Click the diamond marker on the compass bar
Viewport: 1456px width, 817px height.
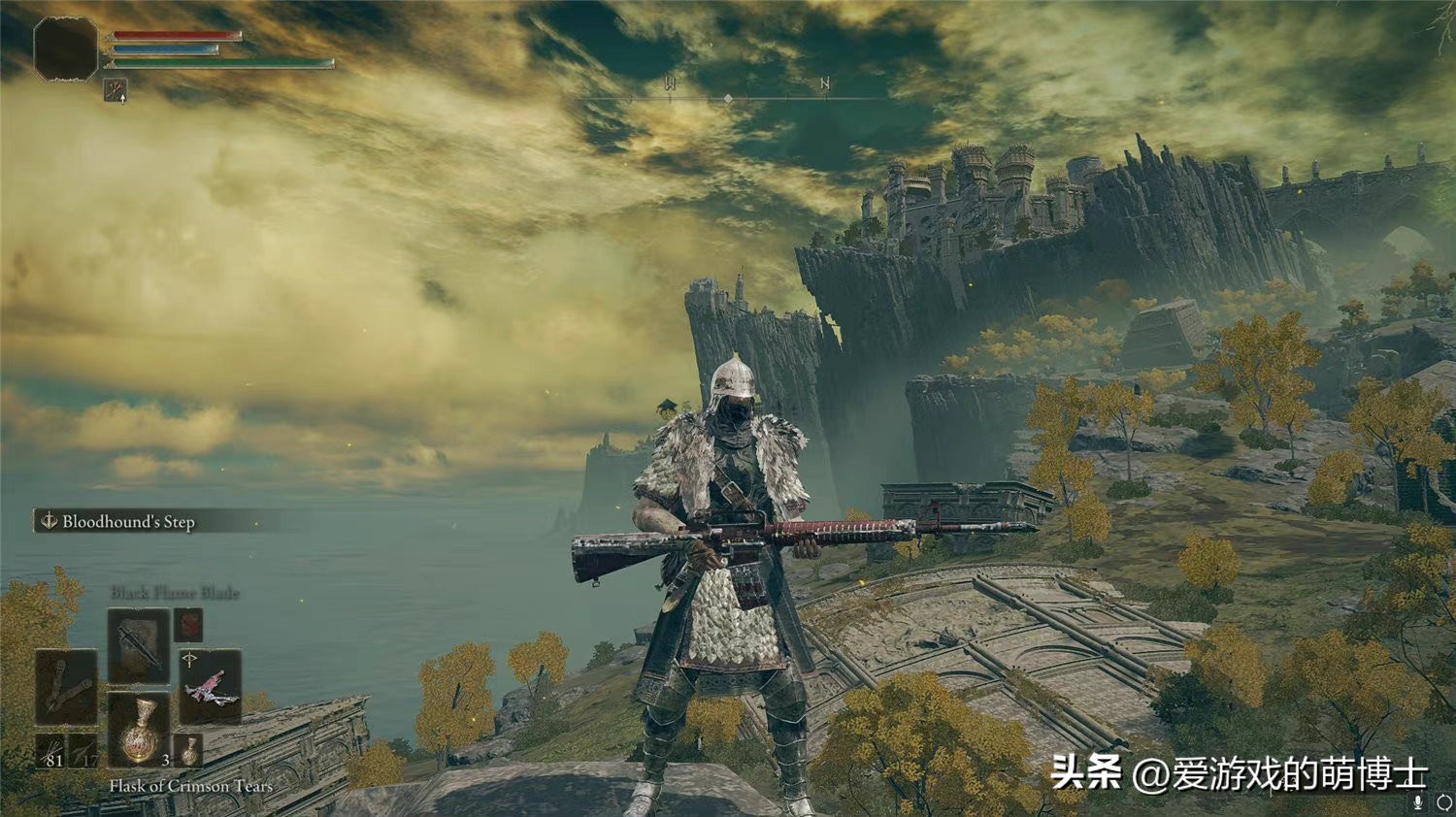coord(728,96)
